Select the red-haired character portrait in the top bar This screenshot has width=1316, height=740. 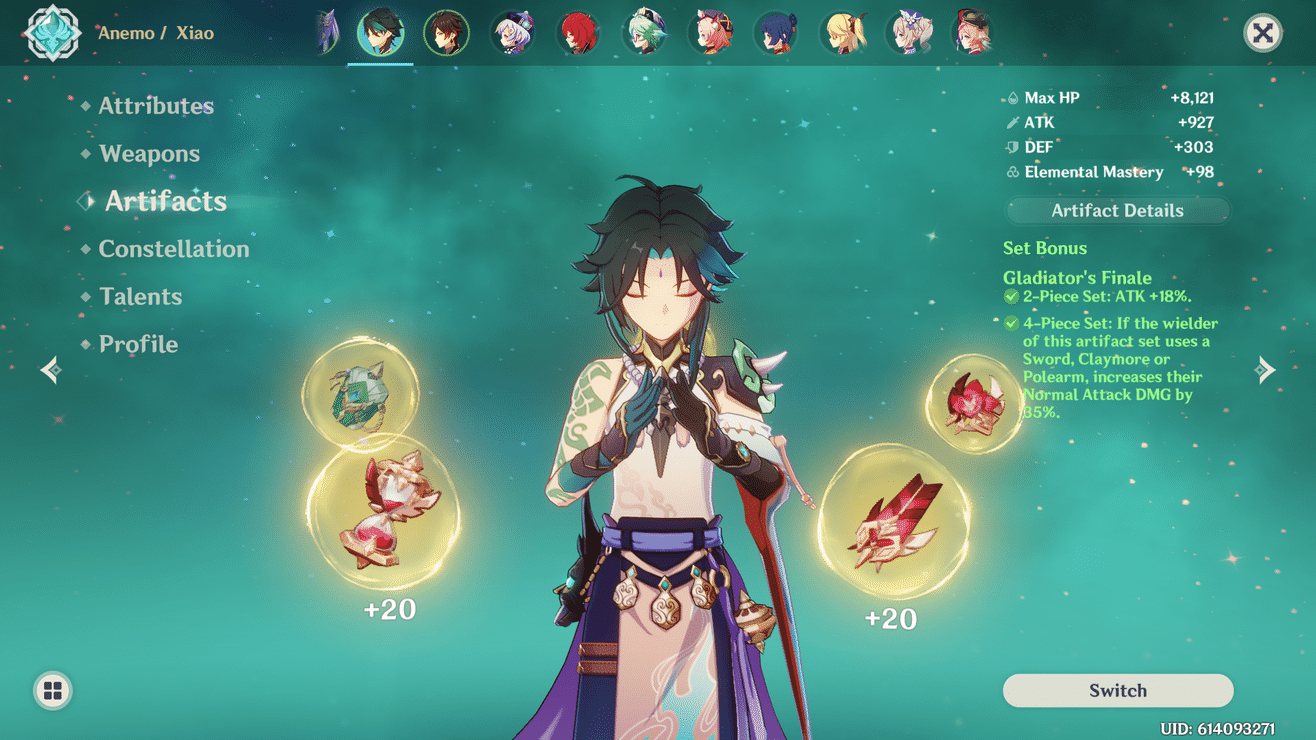(580, 32)
